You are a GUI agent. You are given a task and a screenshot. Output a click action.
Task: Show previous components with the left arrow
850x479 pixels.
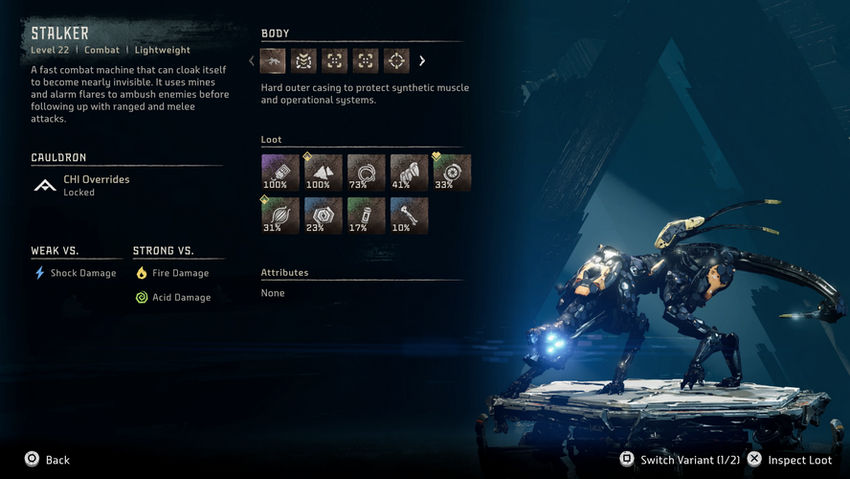[252, 61]
